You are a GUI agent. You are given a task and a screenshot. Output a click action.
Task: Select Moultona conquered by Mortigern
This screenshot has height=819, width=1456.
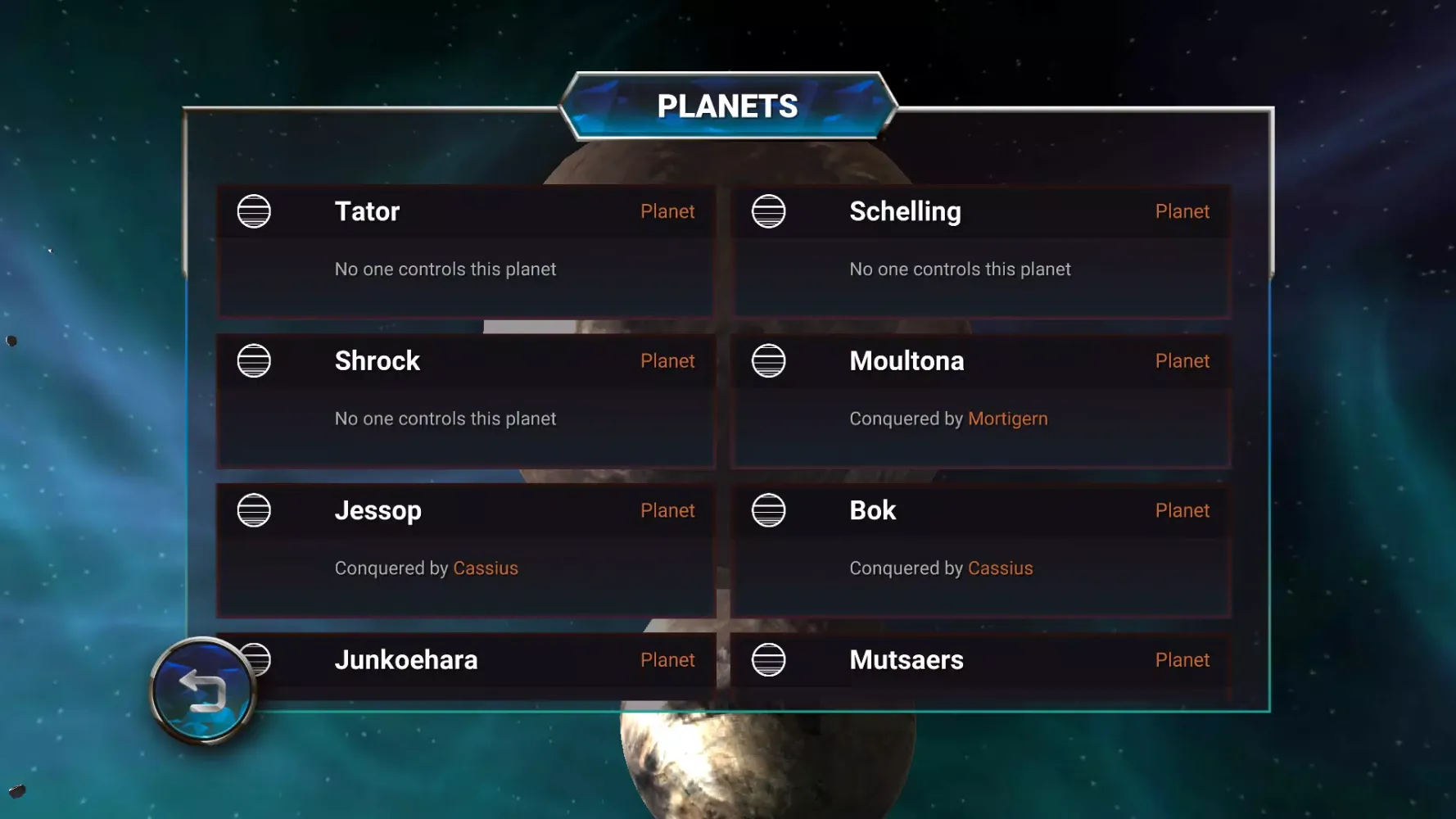(980, 400)
